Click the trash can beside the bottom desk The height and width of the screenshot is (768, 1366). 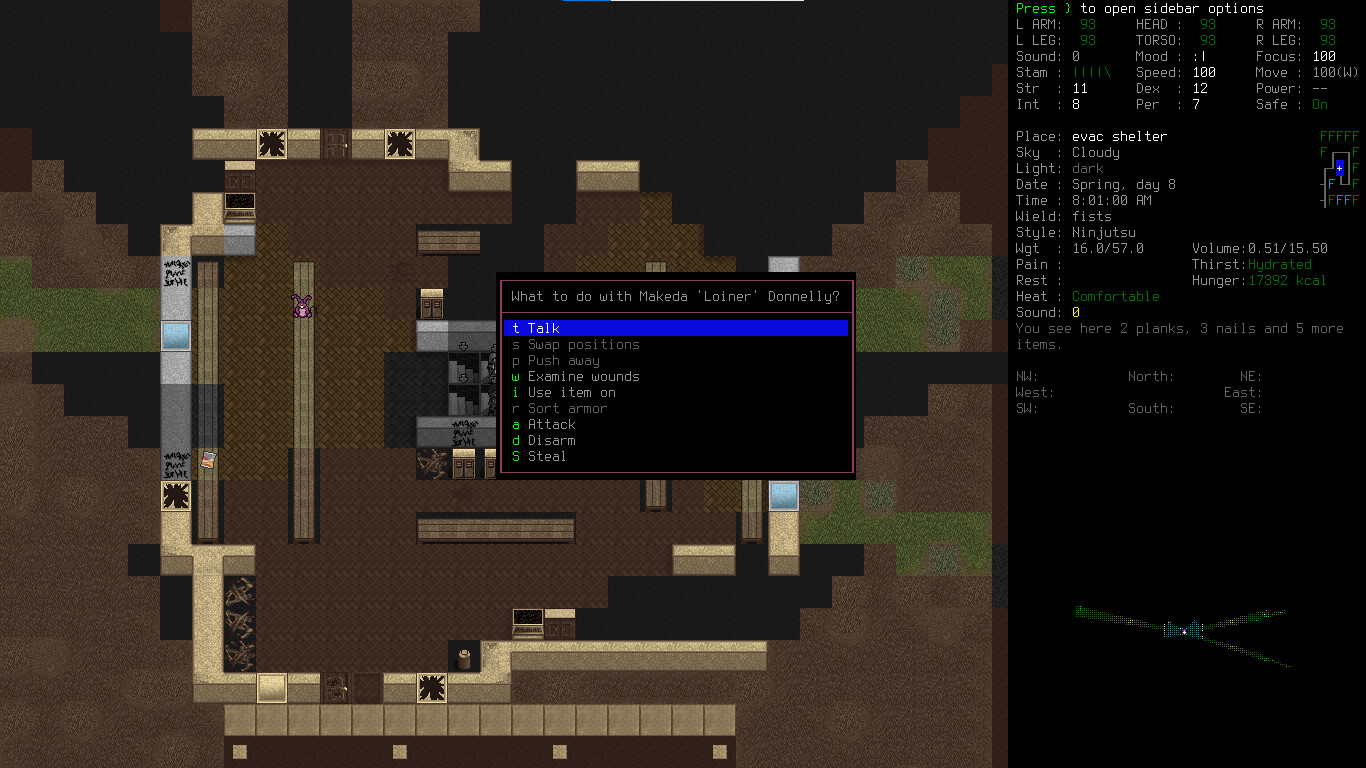pos(463,658)
